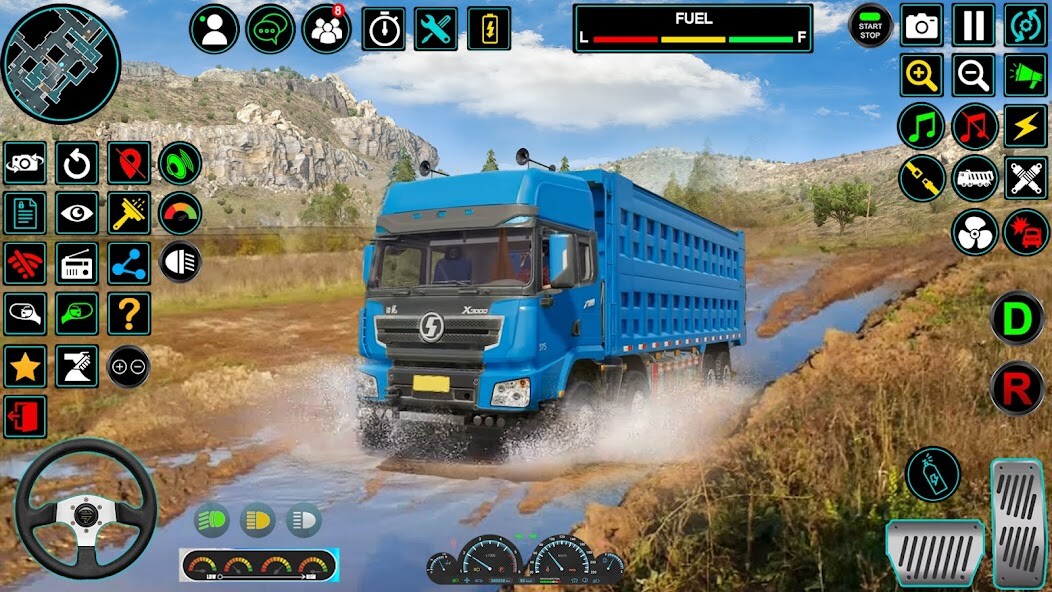Exit through the red door icon

(25, 416)
